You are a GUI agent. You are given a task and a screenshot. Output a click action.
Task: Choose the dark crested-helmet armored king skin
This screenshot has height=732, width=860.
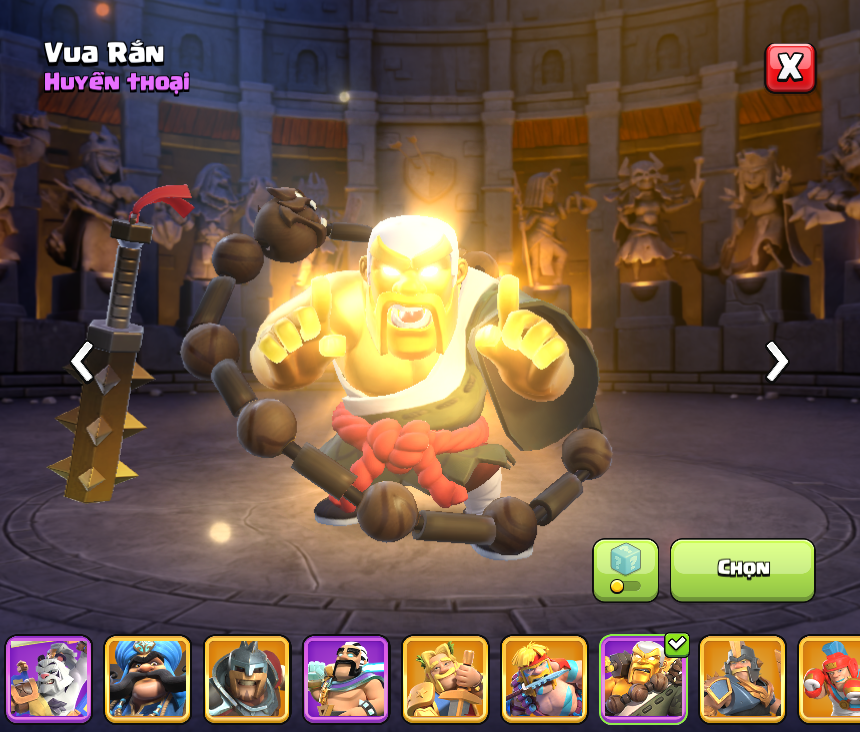point(741,679)
